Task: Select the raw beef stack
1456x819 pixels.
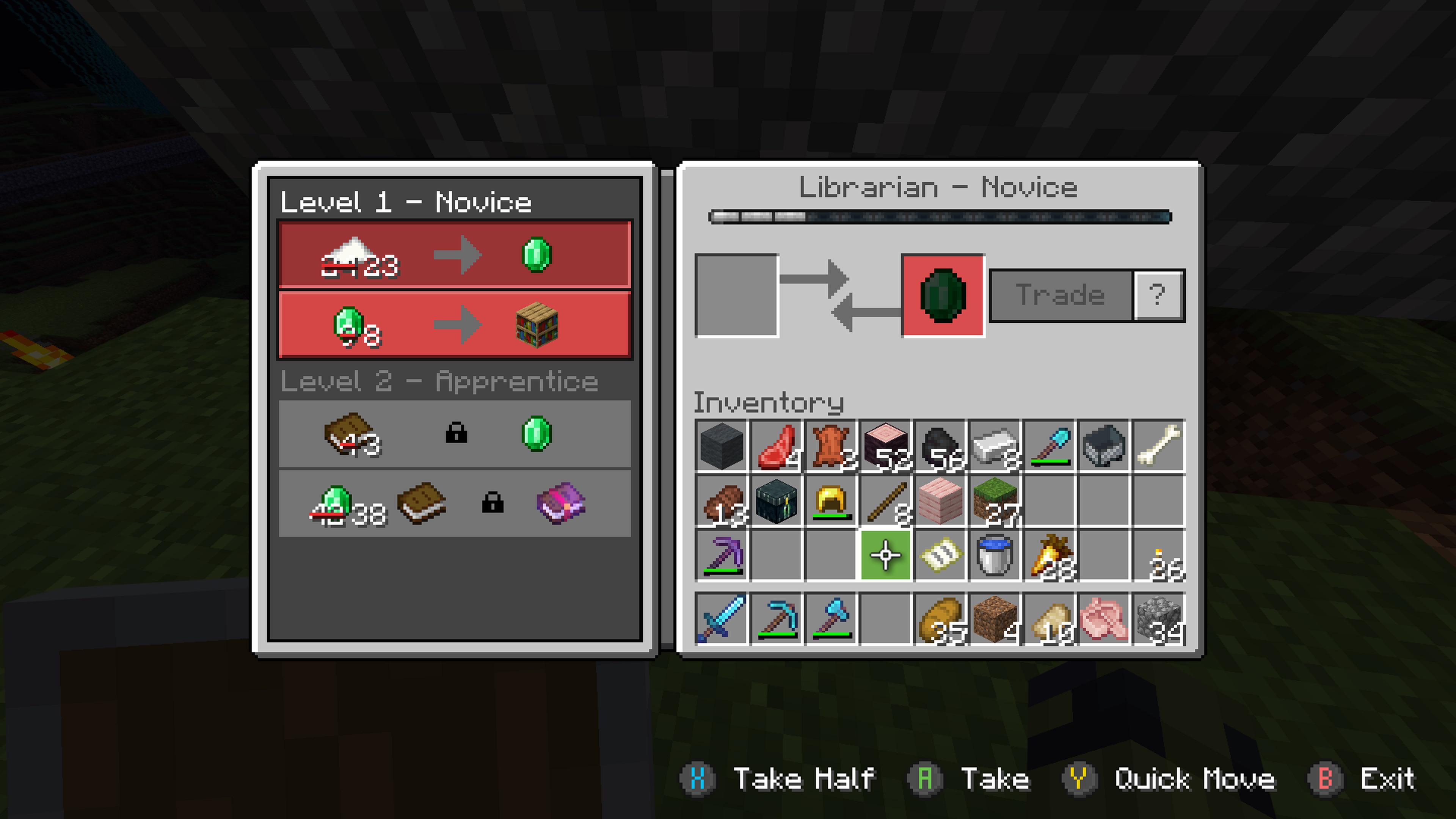Action: [777, 447]
